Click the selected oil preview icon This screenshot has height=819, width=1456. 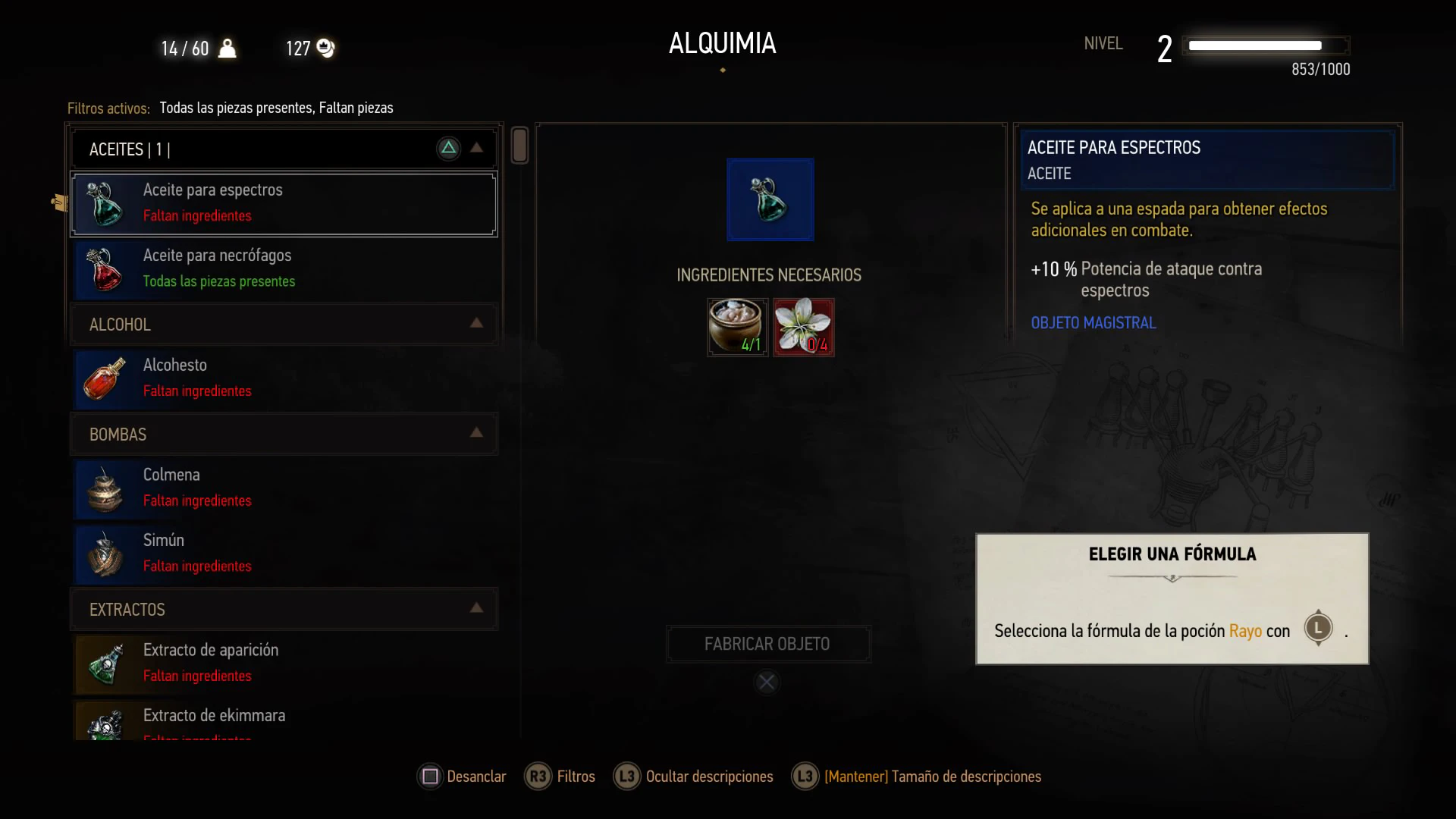(x=770, y=199)
